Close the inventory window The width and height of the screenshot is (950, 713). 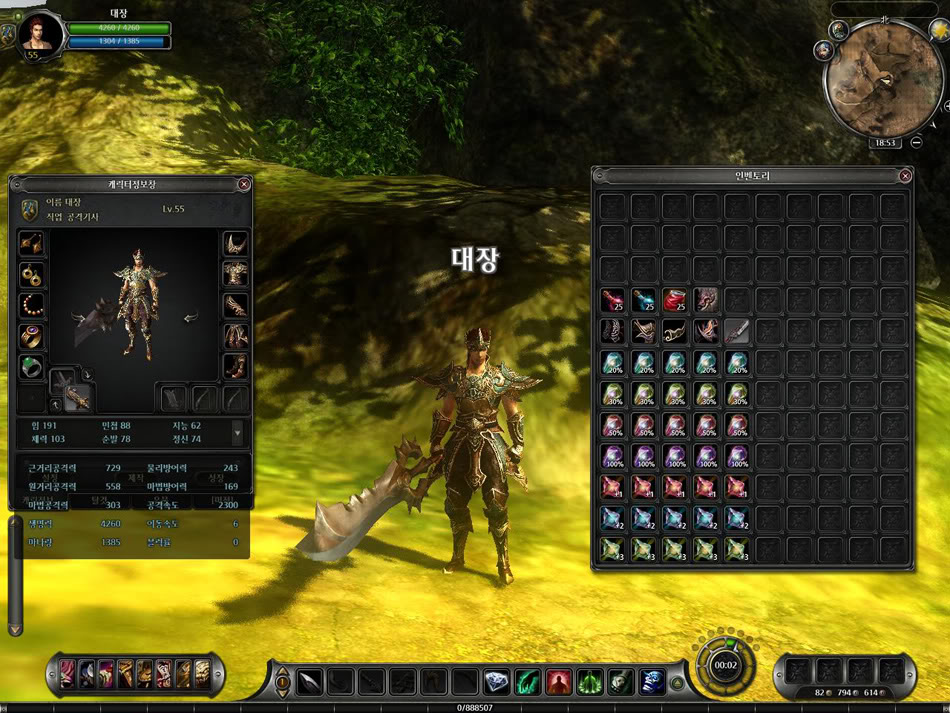pyautogui.click(x=905, y=176)
